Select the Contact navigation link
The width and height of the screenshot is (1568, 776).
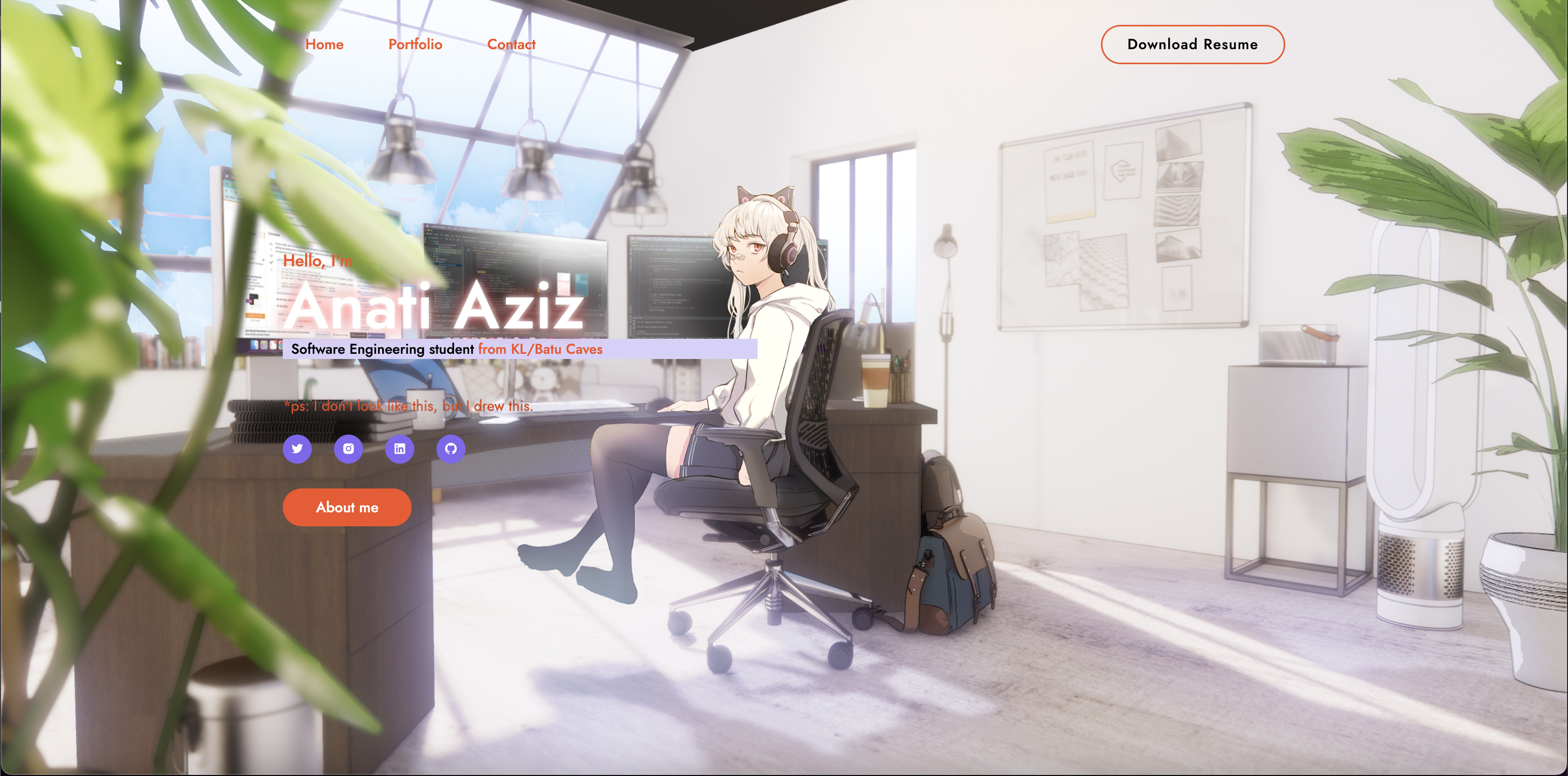click(511, 45)
